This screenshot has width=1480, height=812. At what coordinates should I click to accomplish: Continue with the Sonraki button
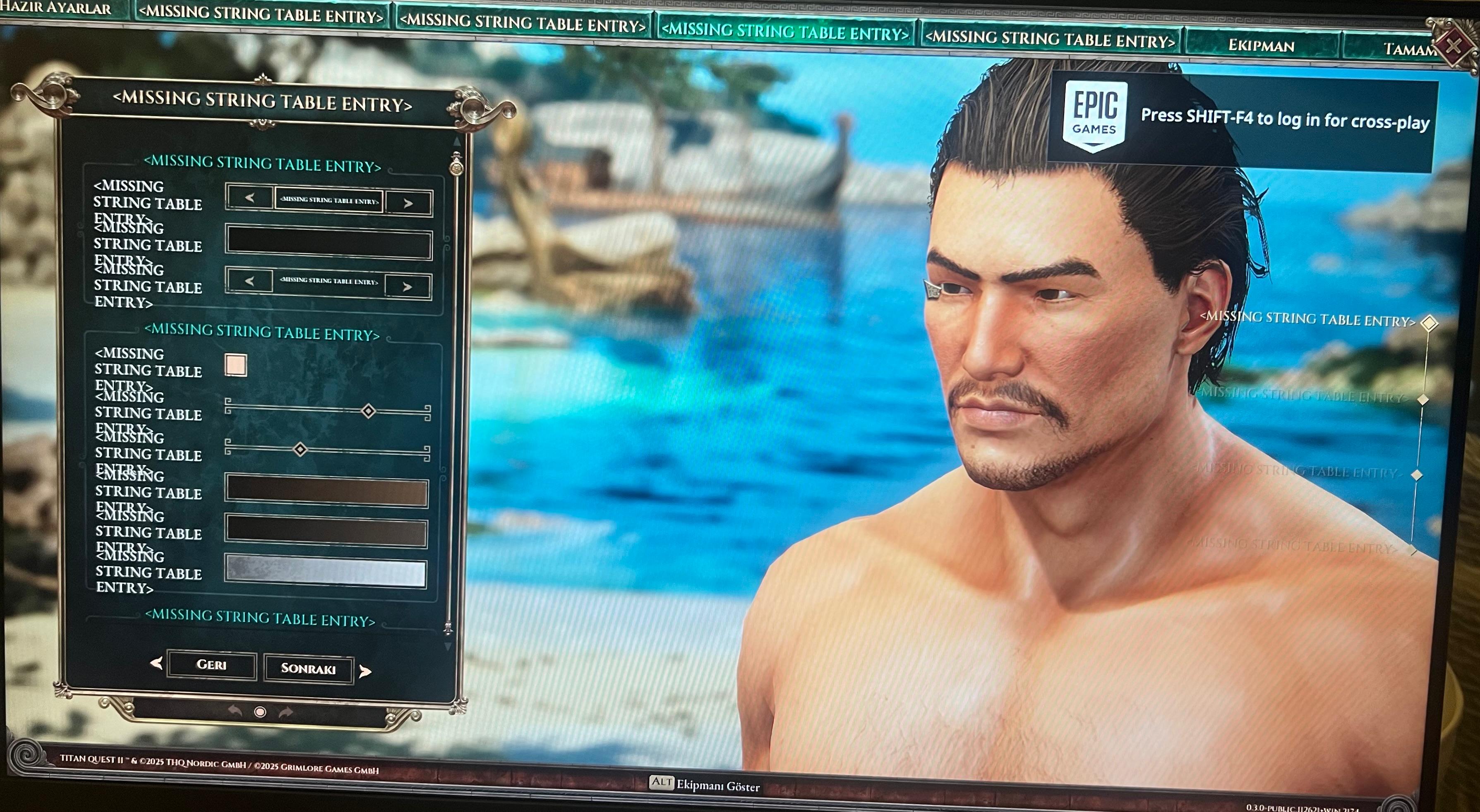[309, 668]
